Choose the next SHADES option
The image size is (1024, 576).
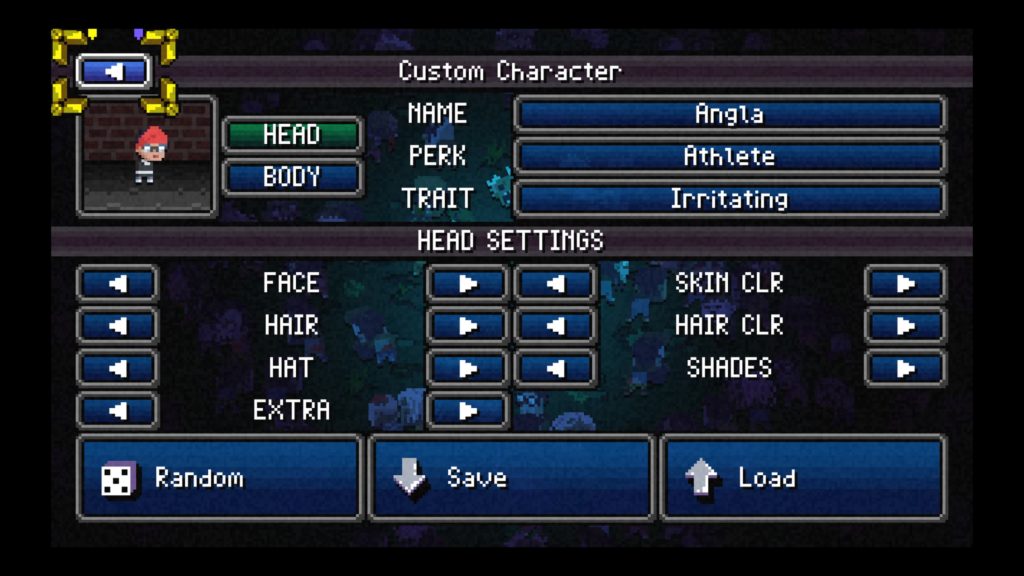(905, 368)
